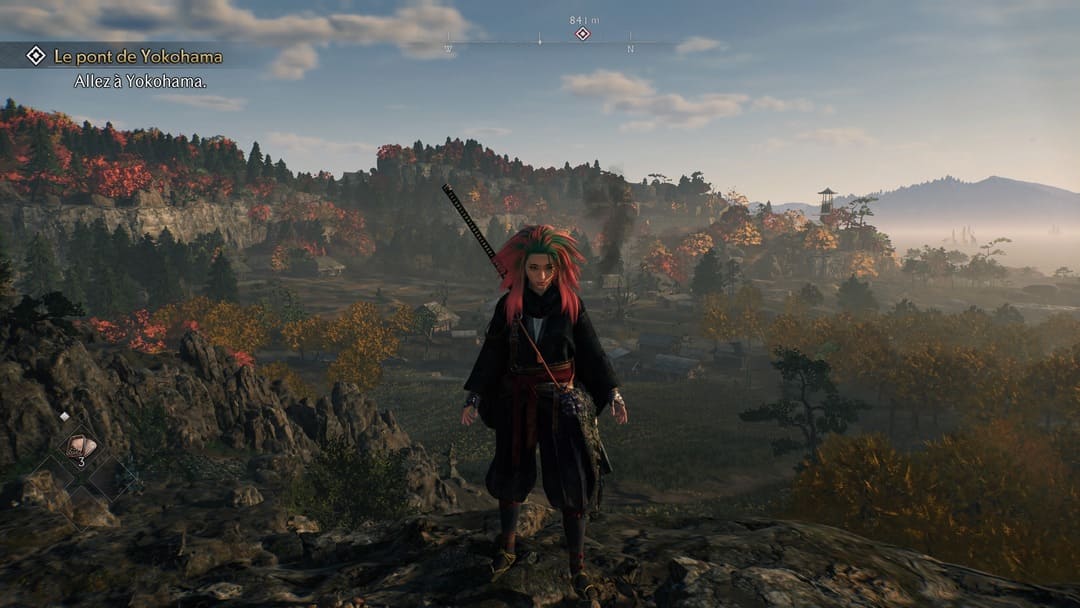Click the diamond quest icon beside the mission title
This screenshot has width=1080, height=608.
coord(36,56)
